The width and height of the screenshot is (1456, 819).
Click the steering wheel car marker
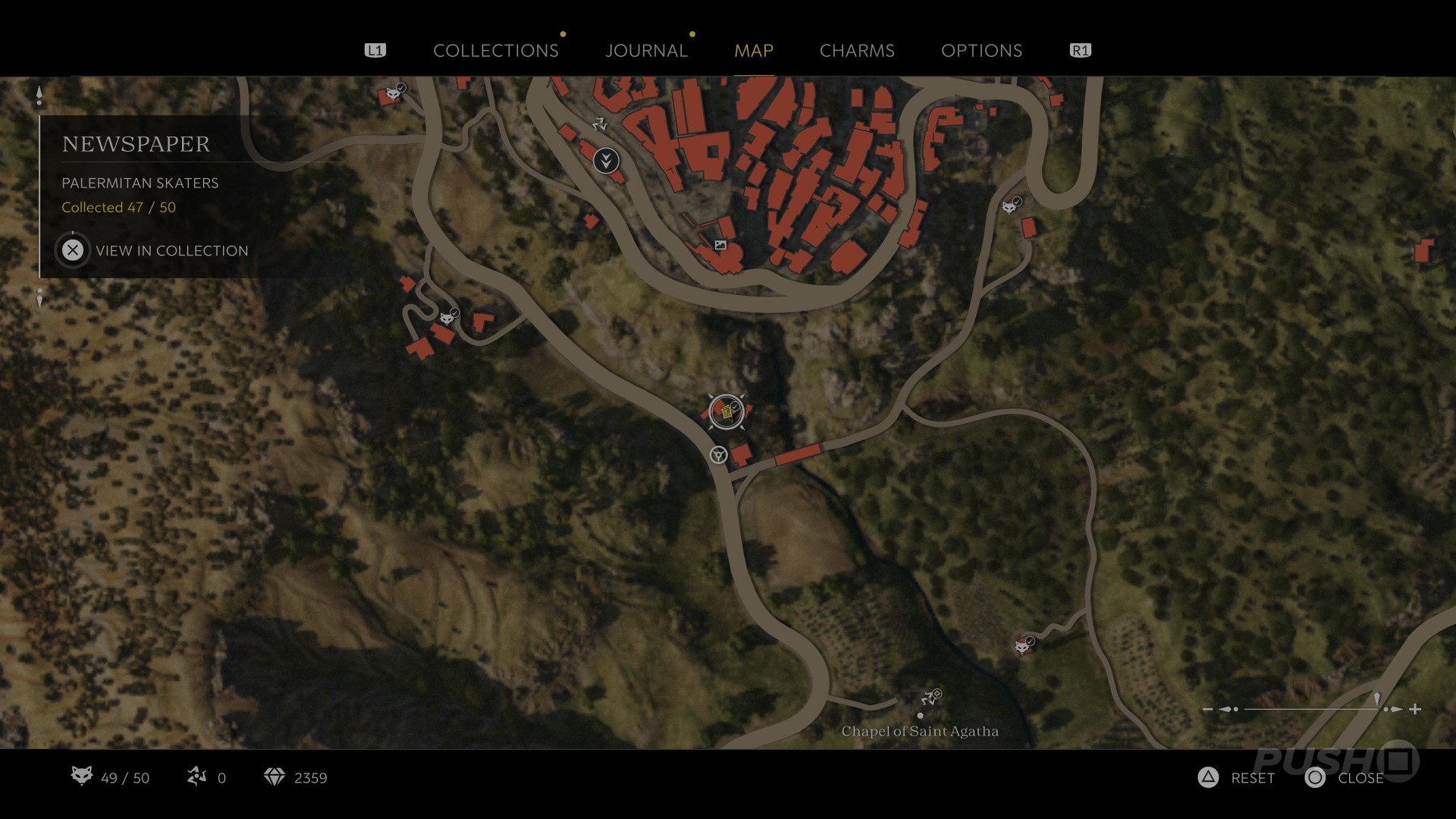[718, 455]
